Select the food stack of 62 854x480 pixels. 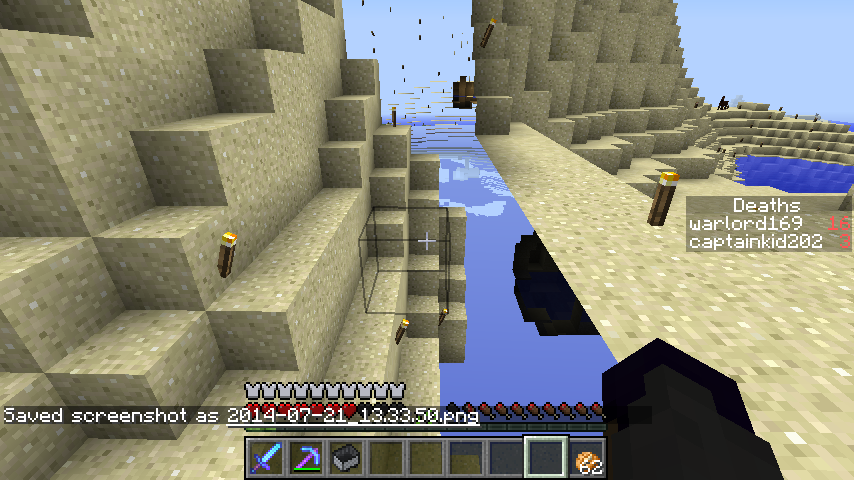(x=586, y=458)
